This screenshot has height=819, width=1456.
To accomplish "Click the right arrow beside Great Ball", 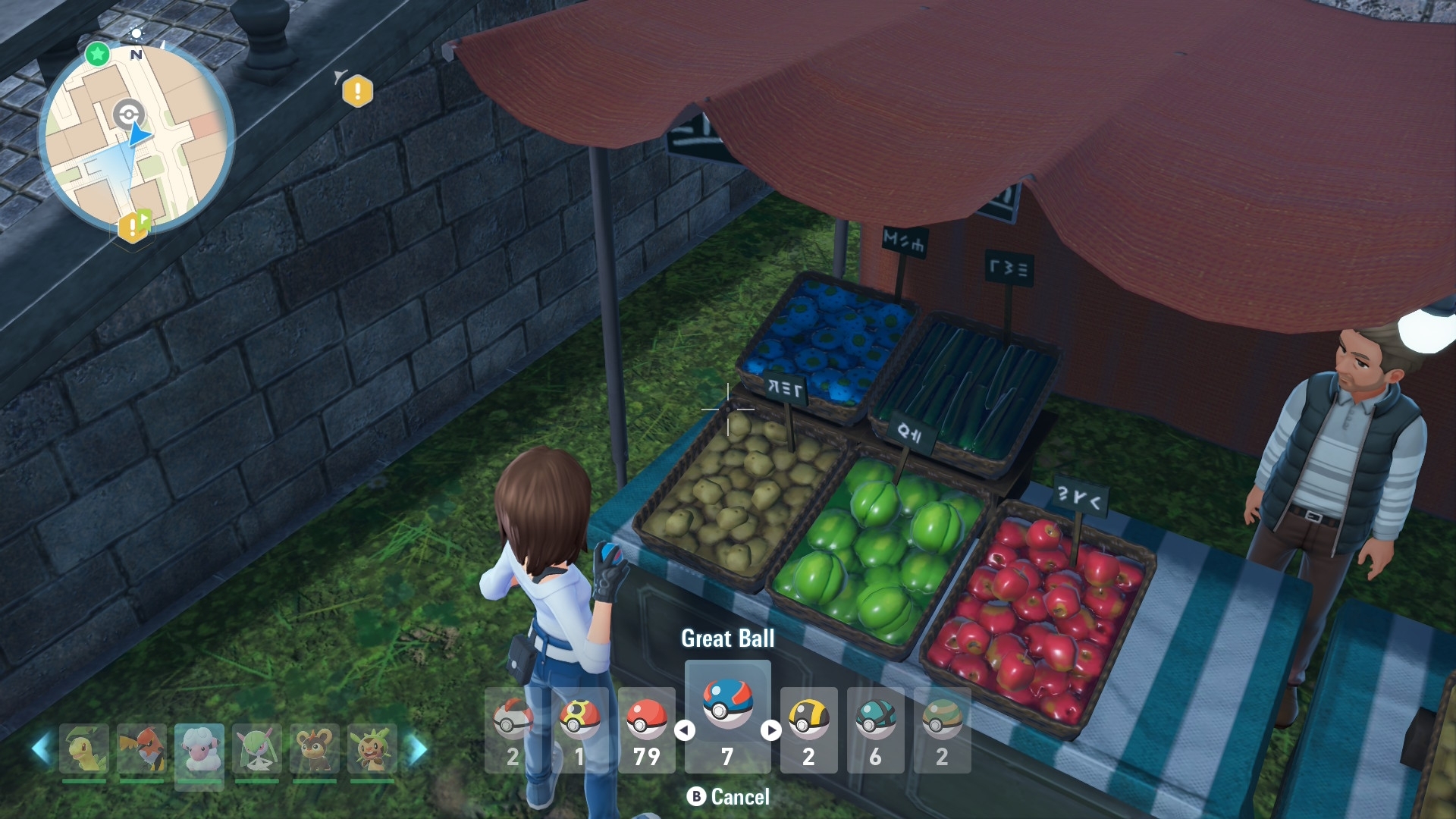I will 770,730.
